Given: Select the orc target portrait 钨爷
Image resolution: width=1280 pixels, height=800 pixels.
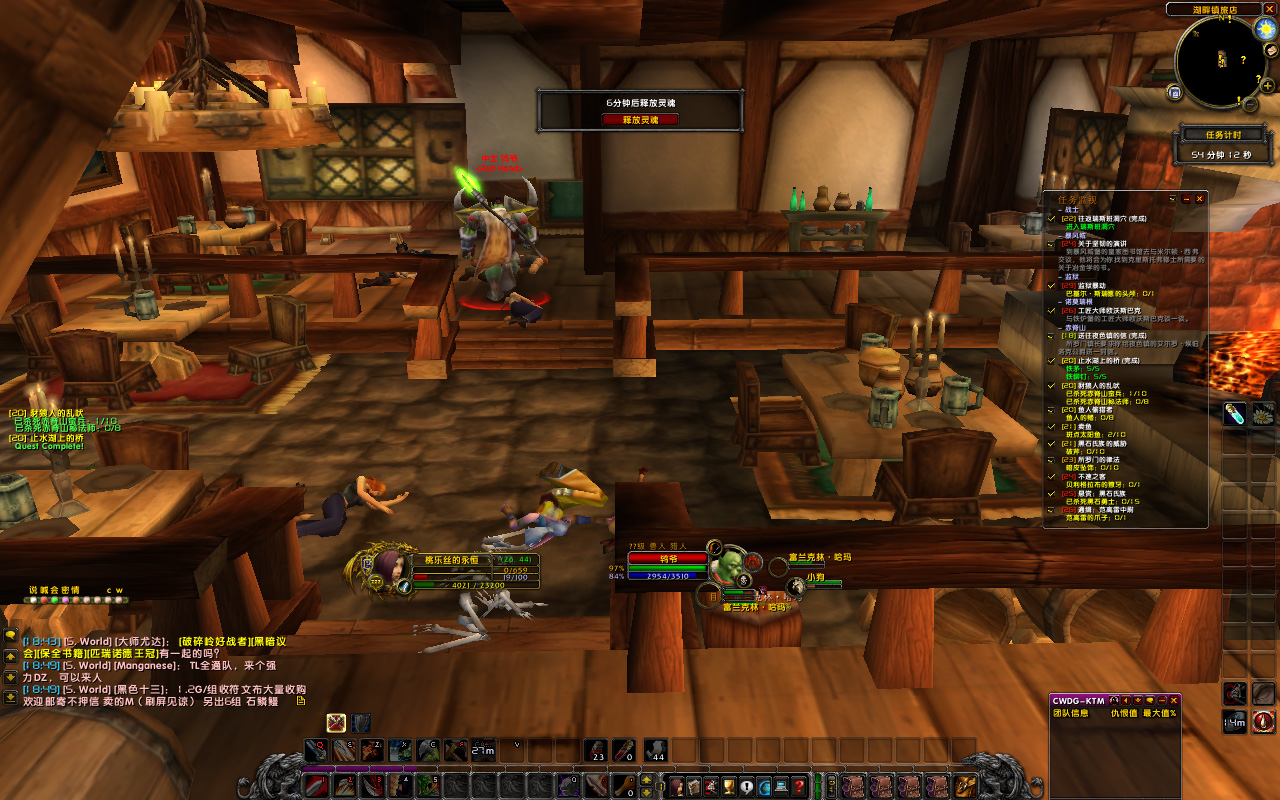Looking at the screenshot, I should click(x=728, y=568).
